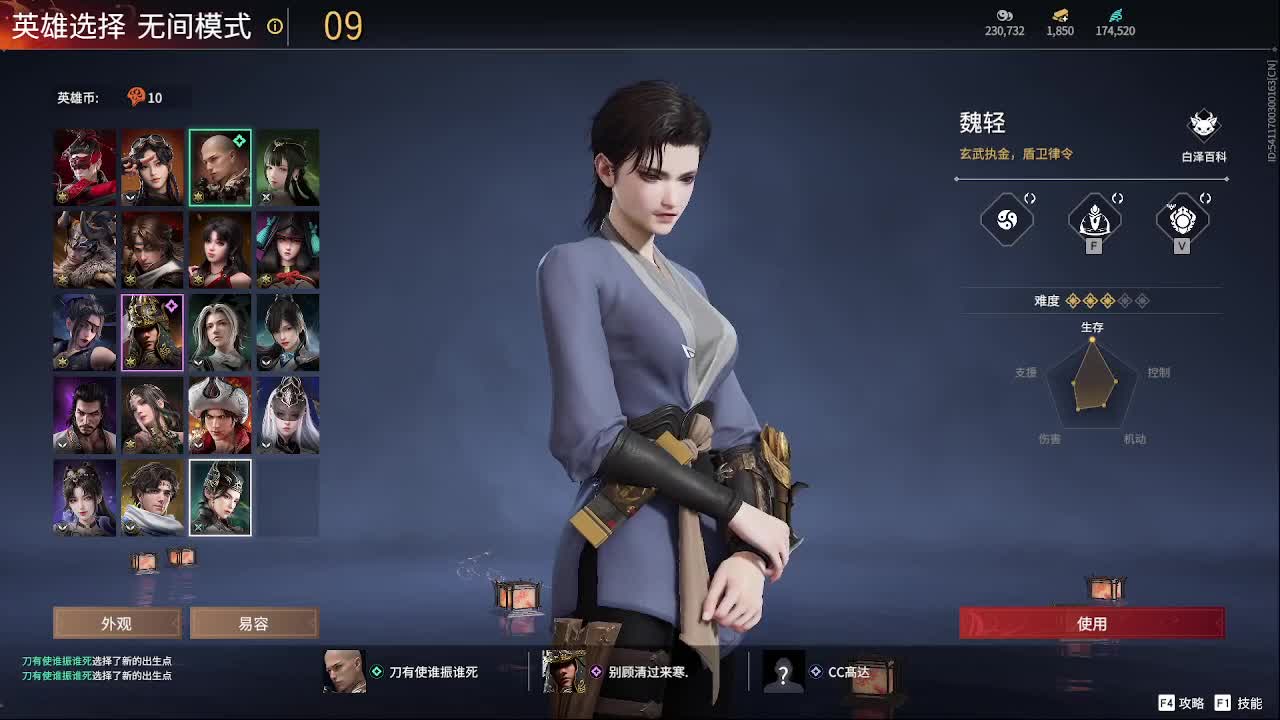
Task: Click teammate 别顾清过来寒 portrait
Action: (x=563, y=671)
